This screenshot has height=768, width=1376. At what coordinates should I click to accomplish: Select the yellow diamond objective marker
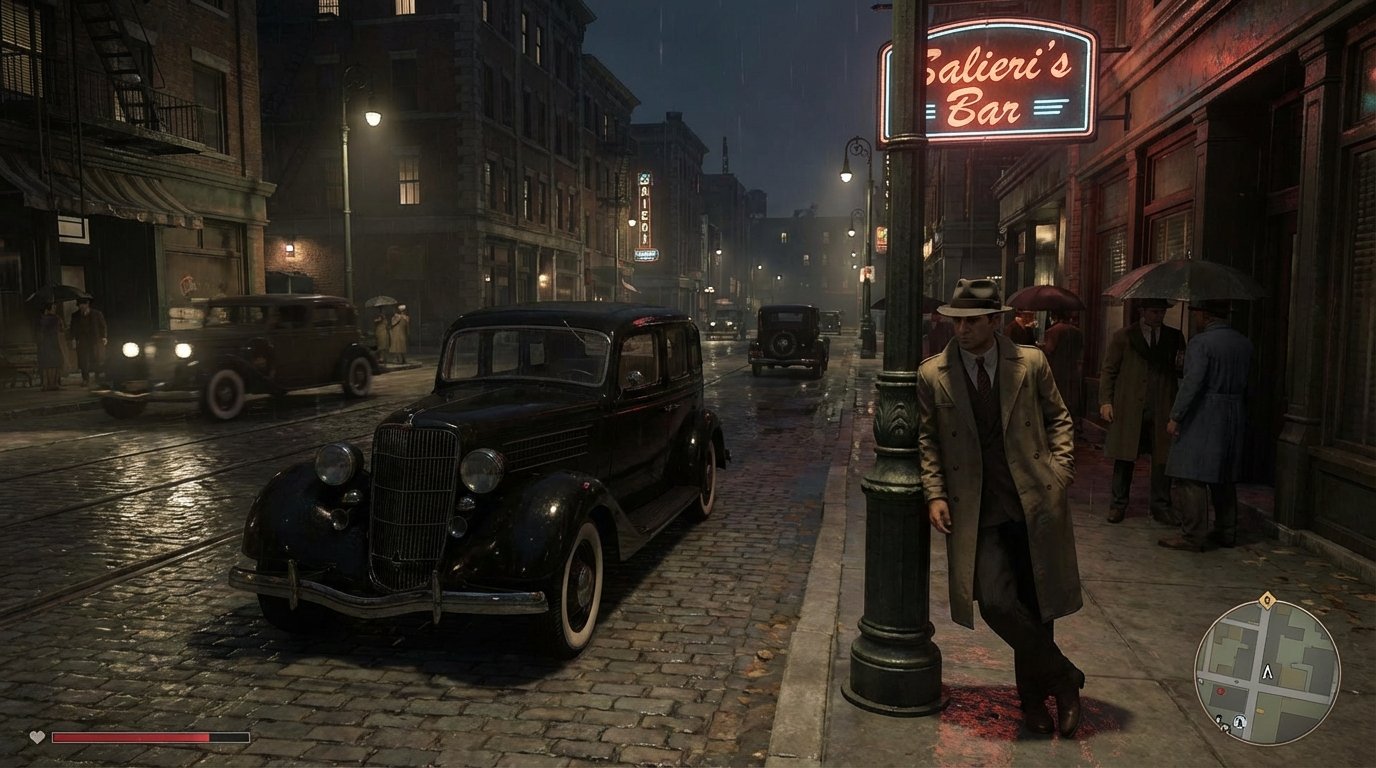pos(1267,601)
